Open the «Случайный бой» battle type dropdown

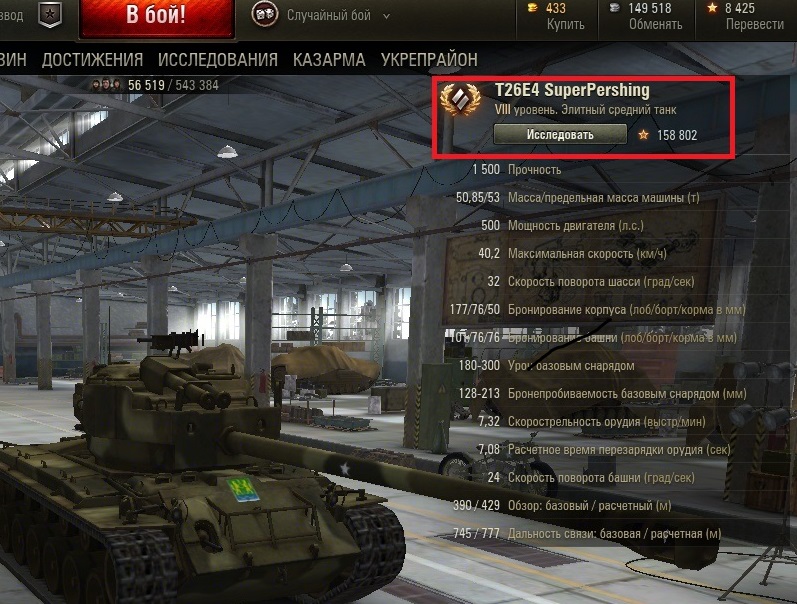329,16
